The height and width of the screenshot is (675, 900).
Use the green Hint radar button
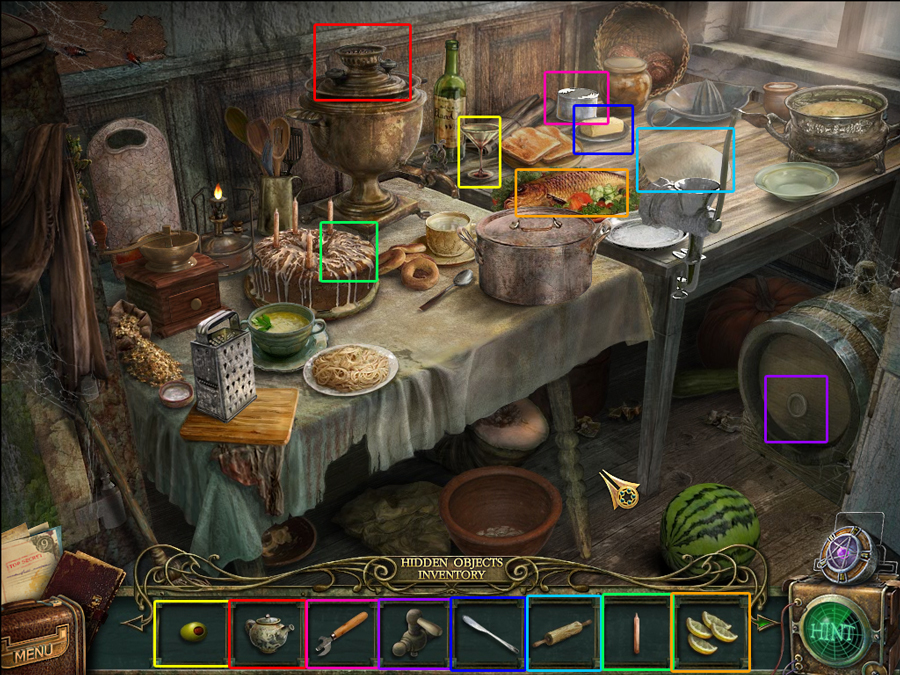(x=832, y=632)
